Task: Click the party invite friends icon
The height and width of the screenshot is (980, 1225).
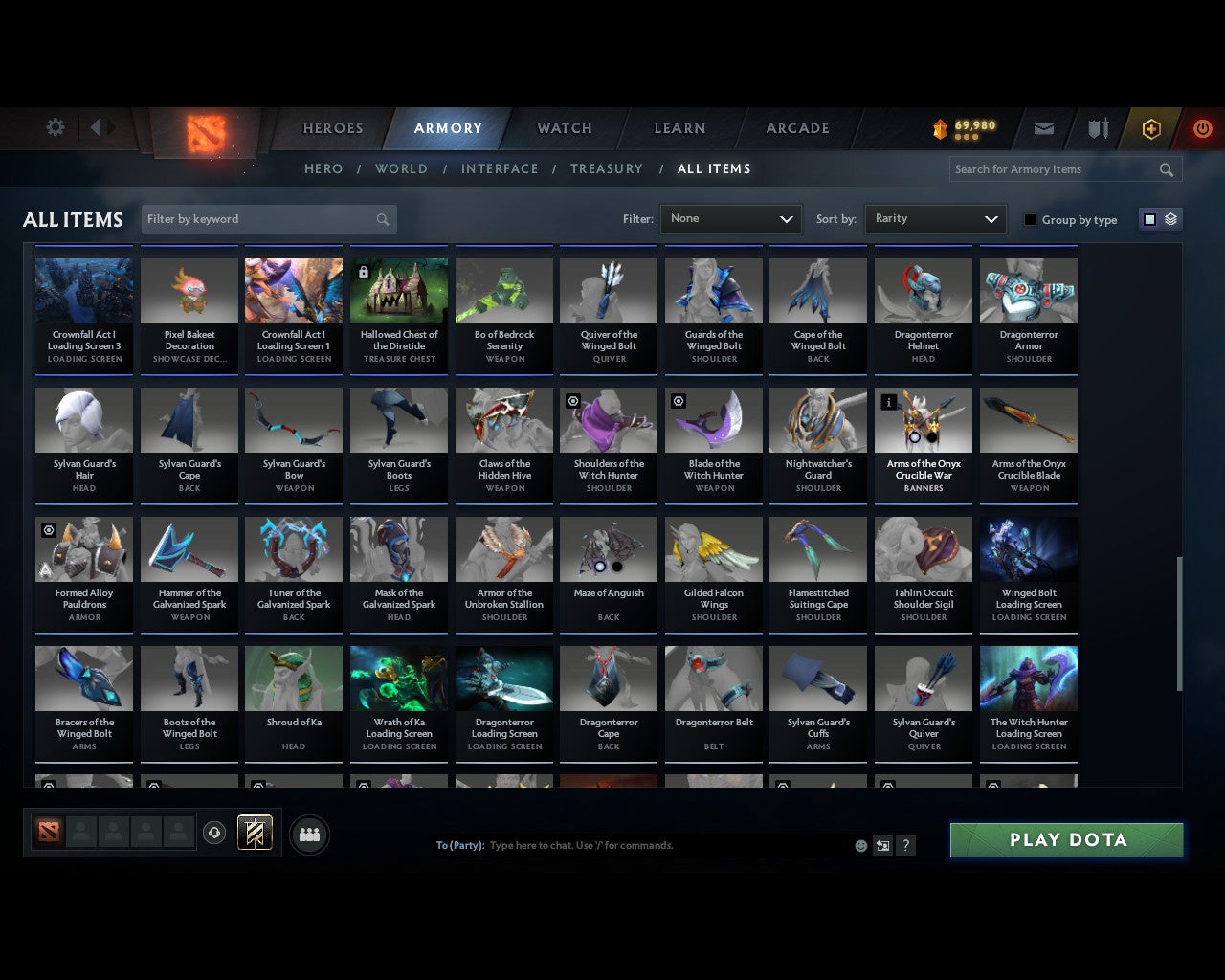Action: 308,835
